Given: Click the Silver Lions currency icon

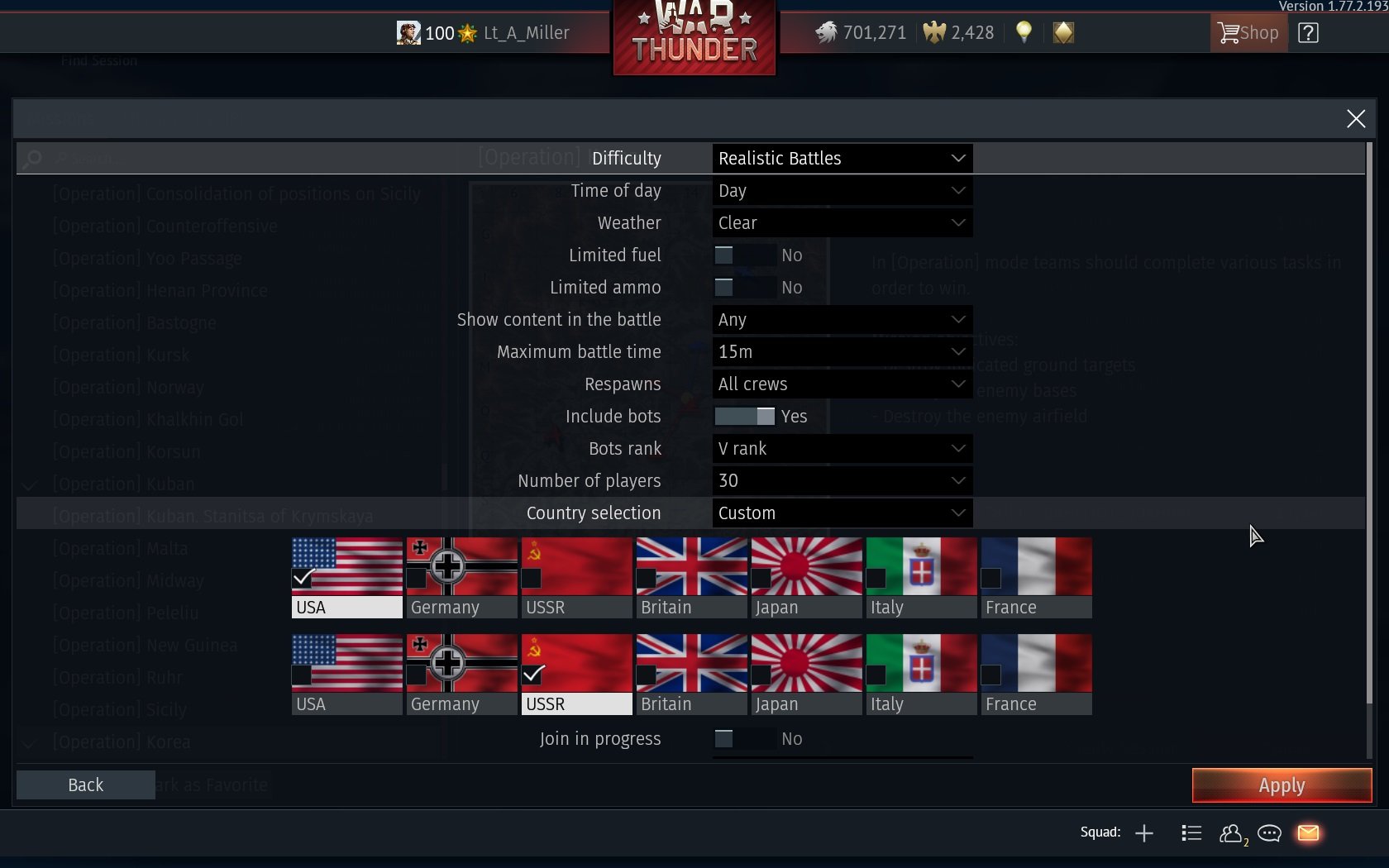Looking at the screenshot, I should [826, 32].
